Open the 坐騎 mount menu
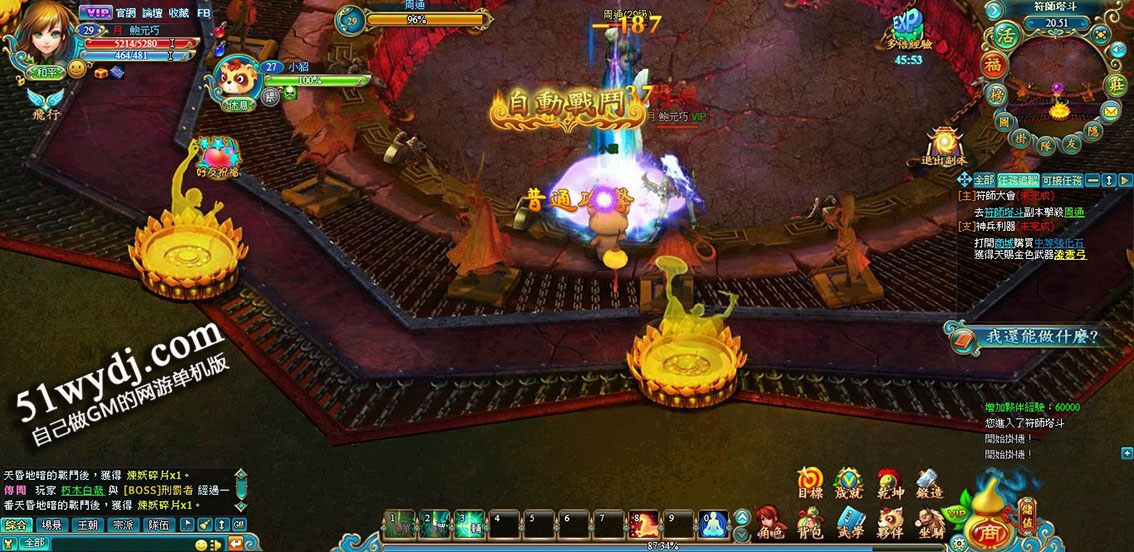Screen dimensions: 1134x552 coord(930,522)
